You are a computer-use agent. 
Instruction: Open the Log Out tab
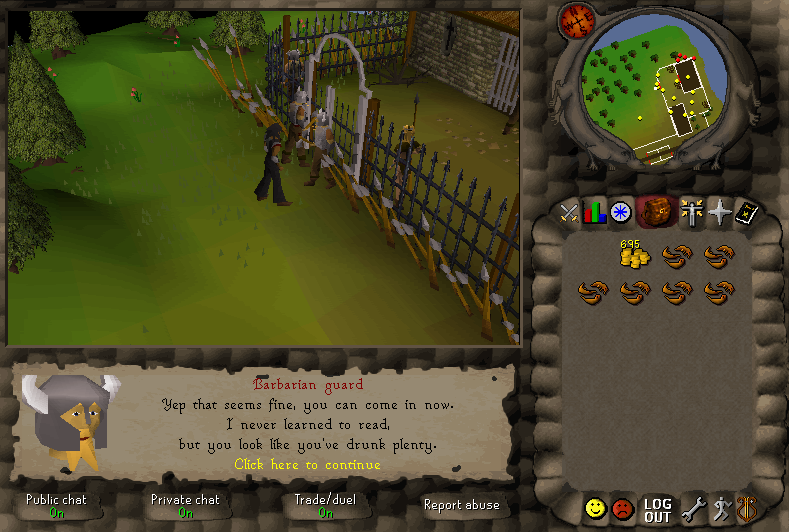[657, 510]
